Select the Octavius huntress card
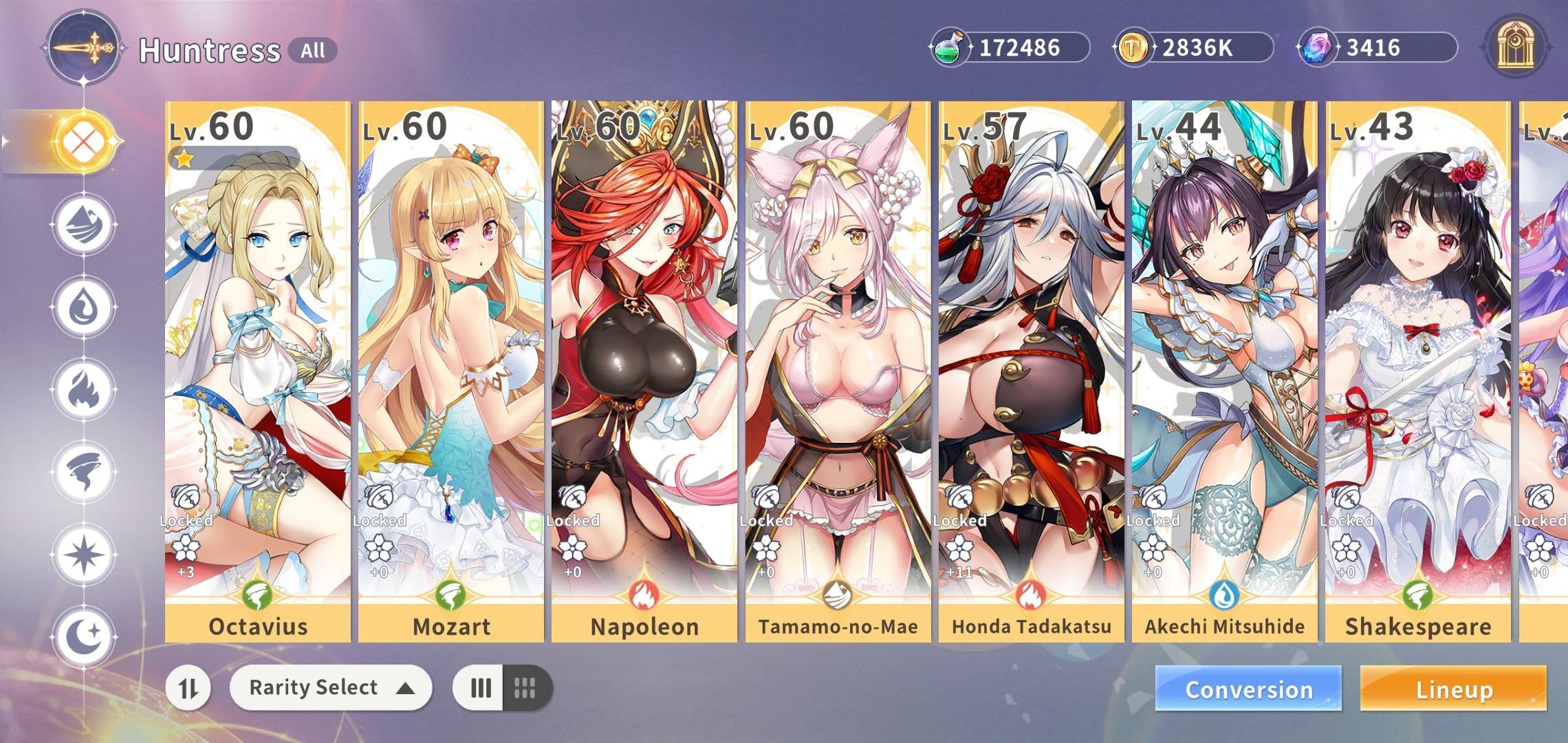The width and height of the screenshot is (1568, 743). pos(257,371)
